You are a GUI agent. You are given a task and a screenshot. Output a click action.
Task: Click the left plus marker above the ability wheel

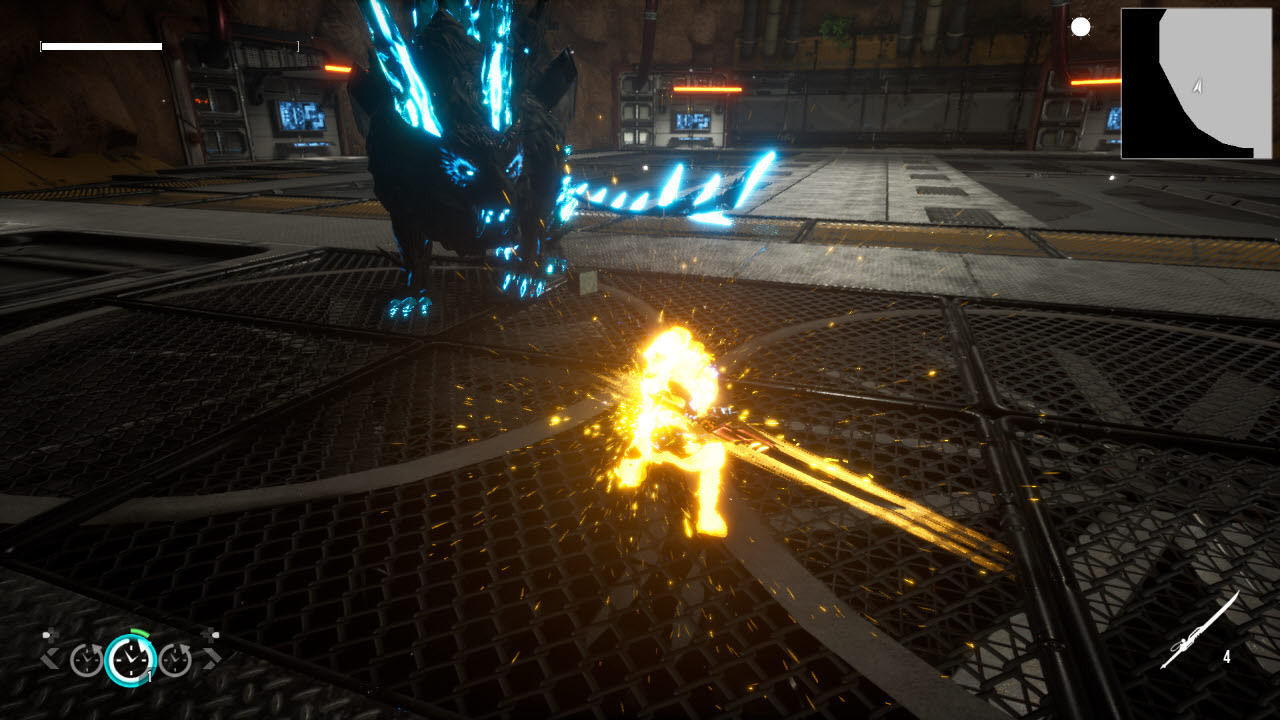[50, 634]
